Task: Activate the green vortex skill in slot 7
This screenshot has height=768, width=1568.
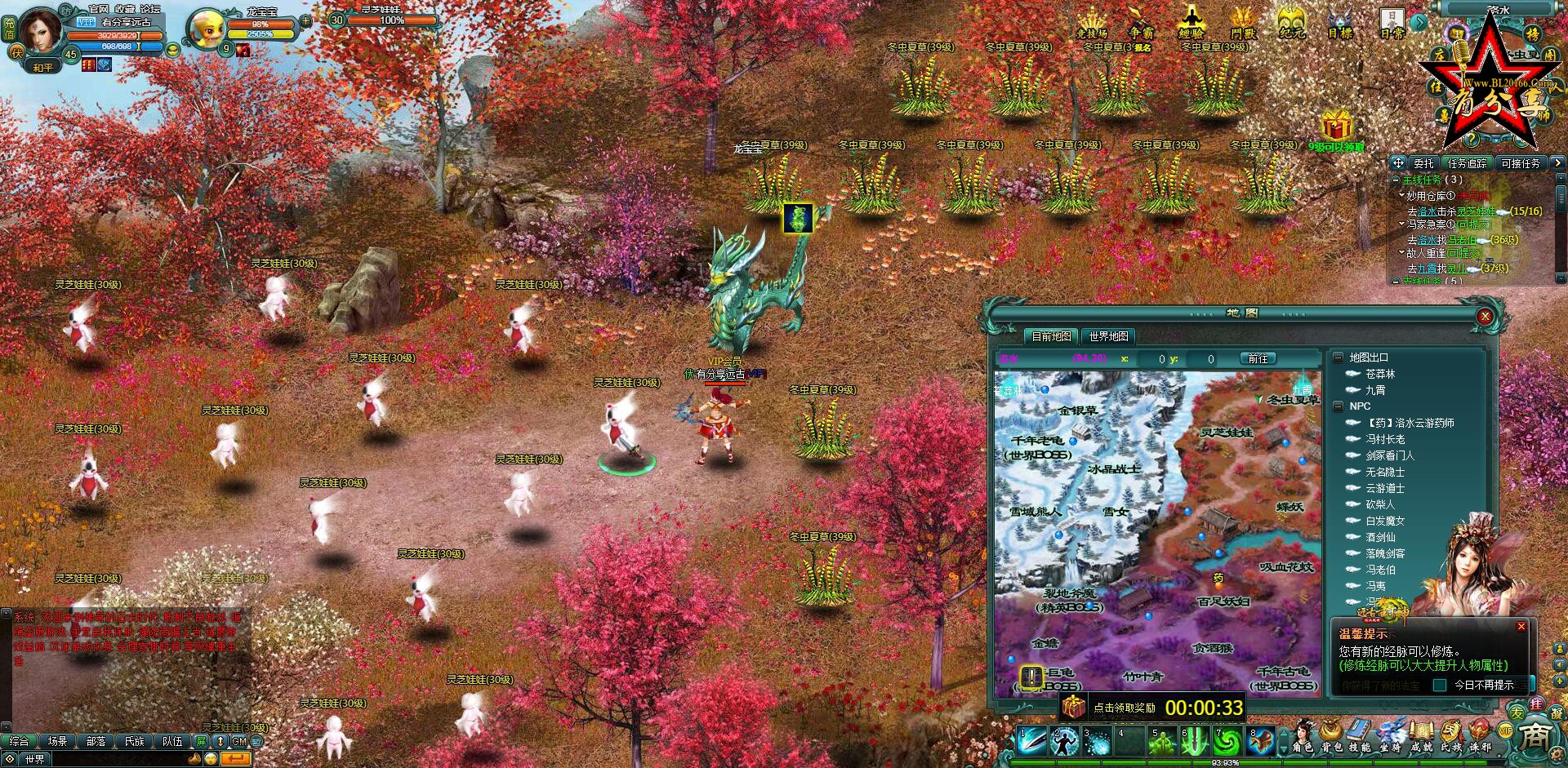Action: click(1227, 741)
